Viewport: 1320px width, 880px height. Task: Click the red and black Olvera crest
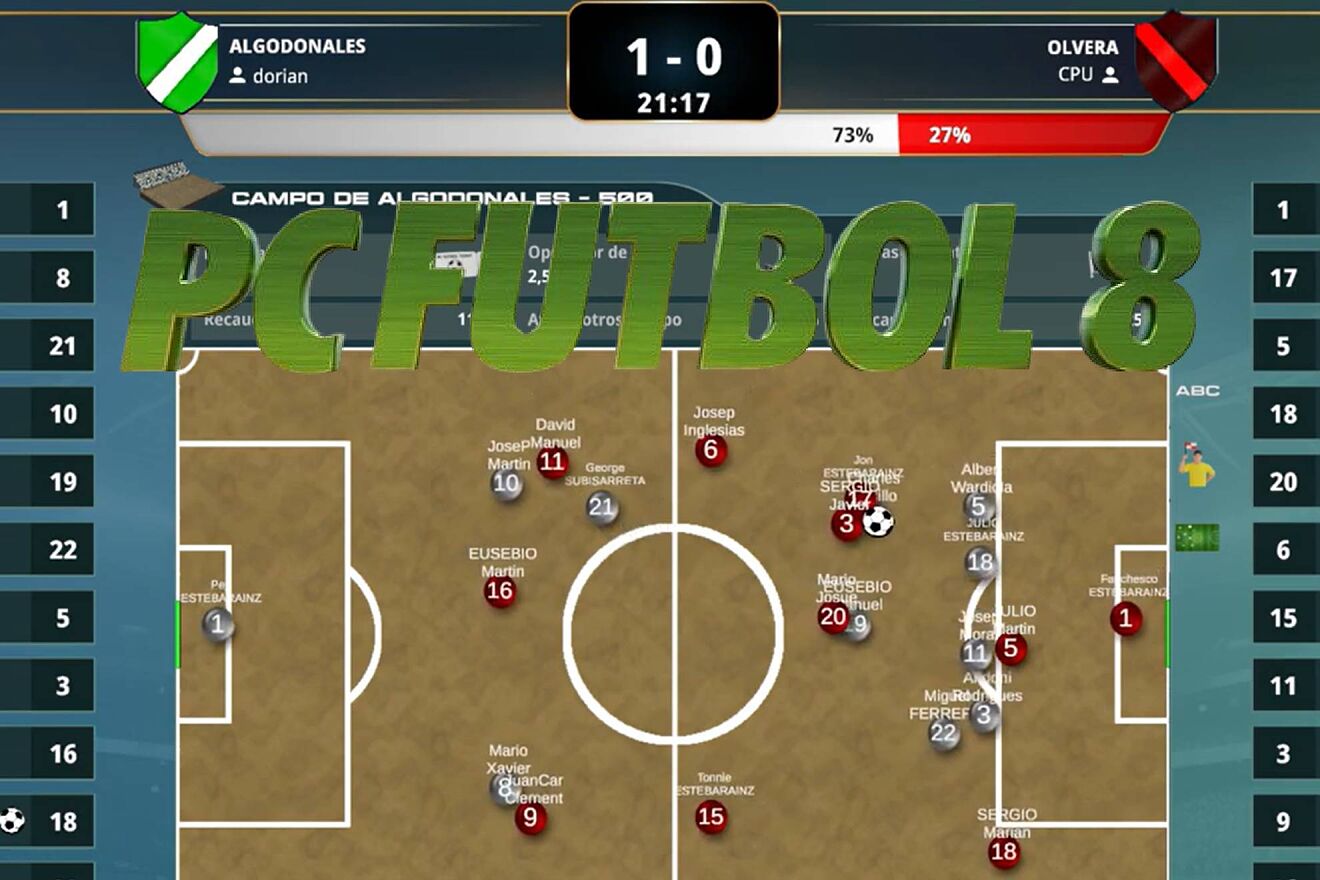coord(1175,62)
